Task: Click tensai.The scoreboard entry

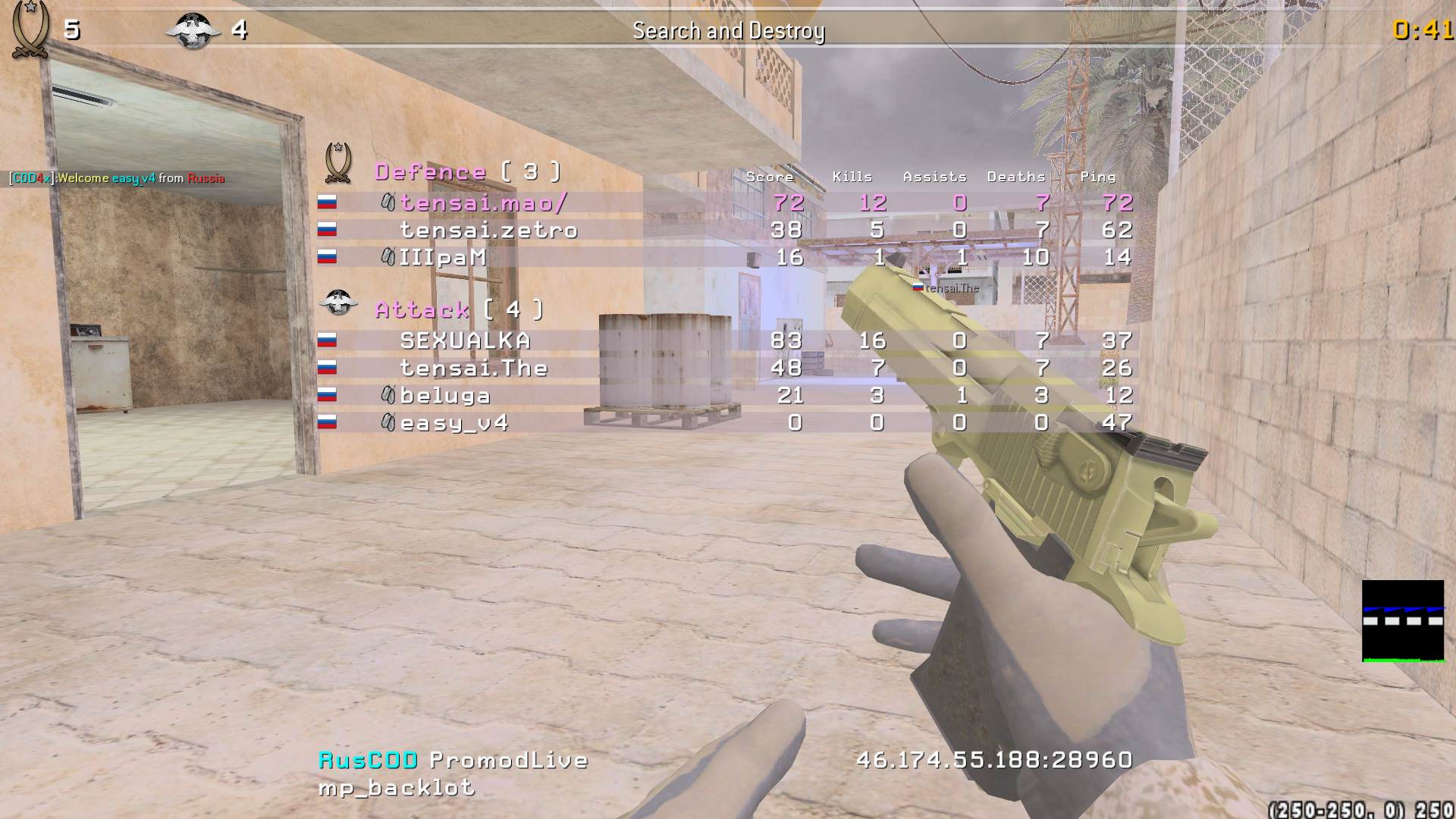Action: coord(473,368)
